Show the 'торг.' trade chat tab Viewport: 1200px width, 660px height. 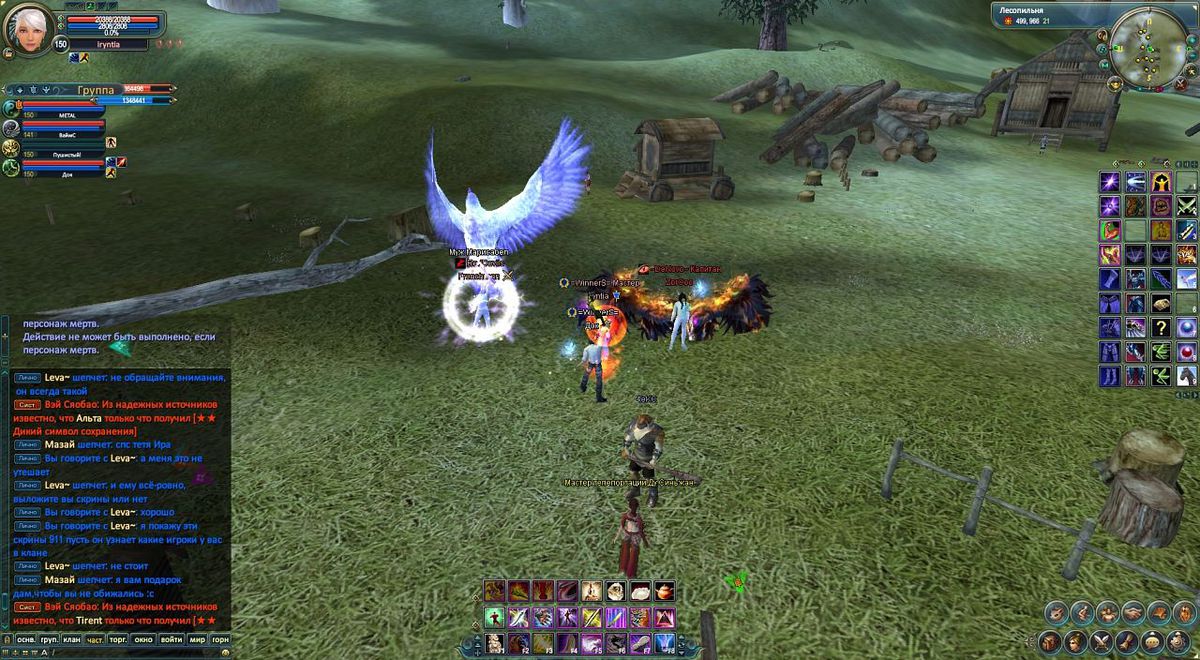tap(119, 639)
